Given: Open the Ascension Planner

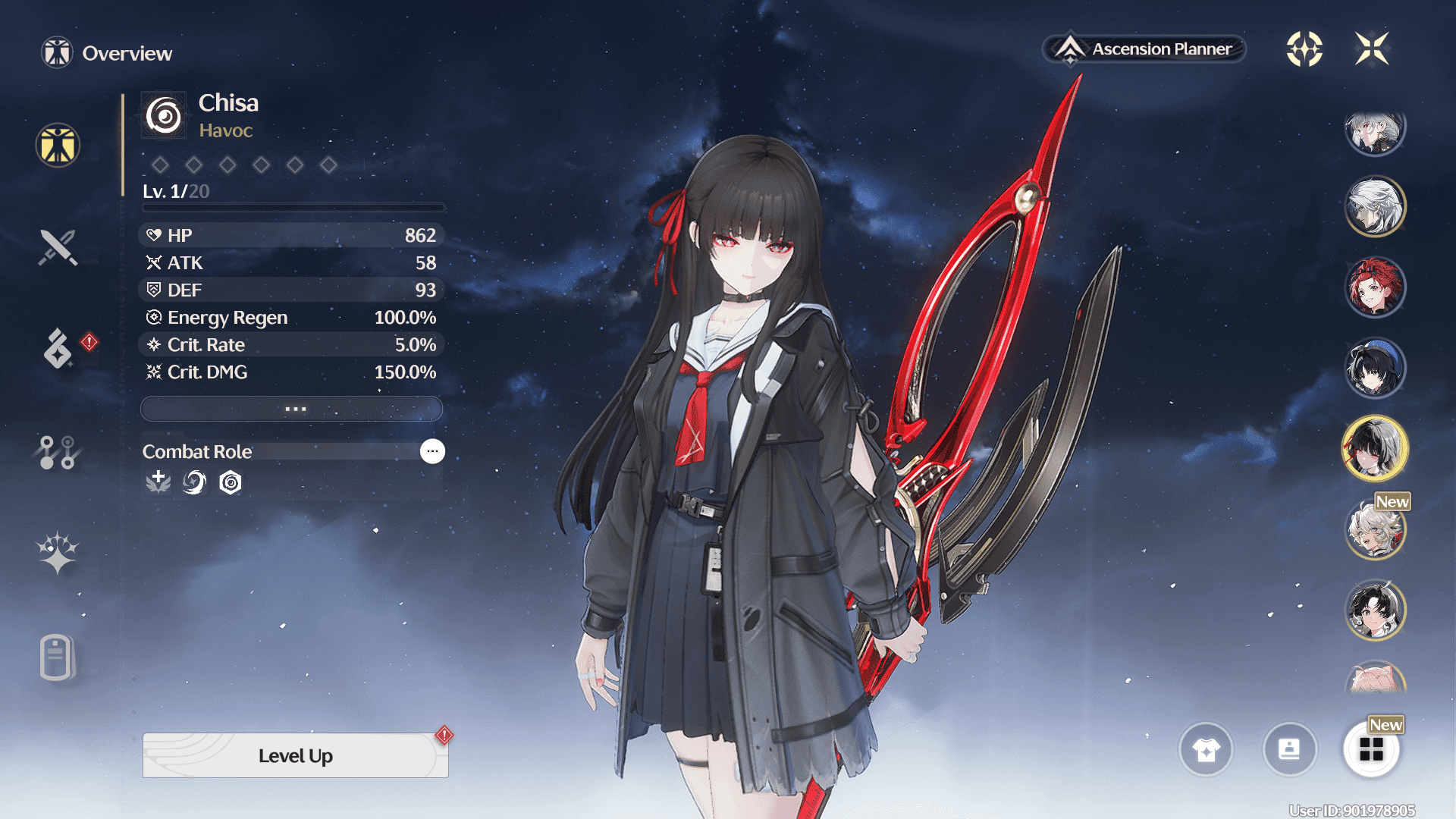Looking at the screenshot, I should coord(1145,49).
